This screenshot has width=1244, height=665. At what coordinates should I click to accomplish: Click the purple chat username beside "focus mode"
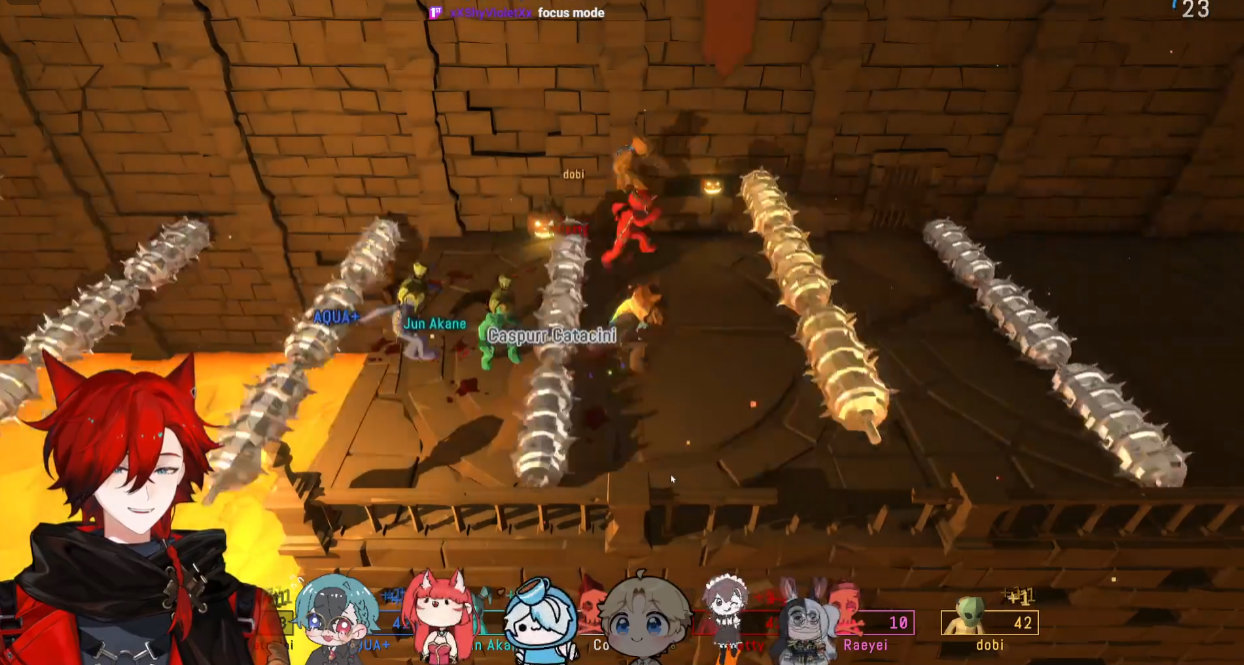(490, 13)
